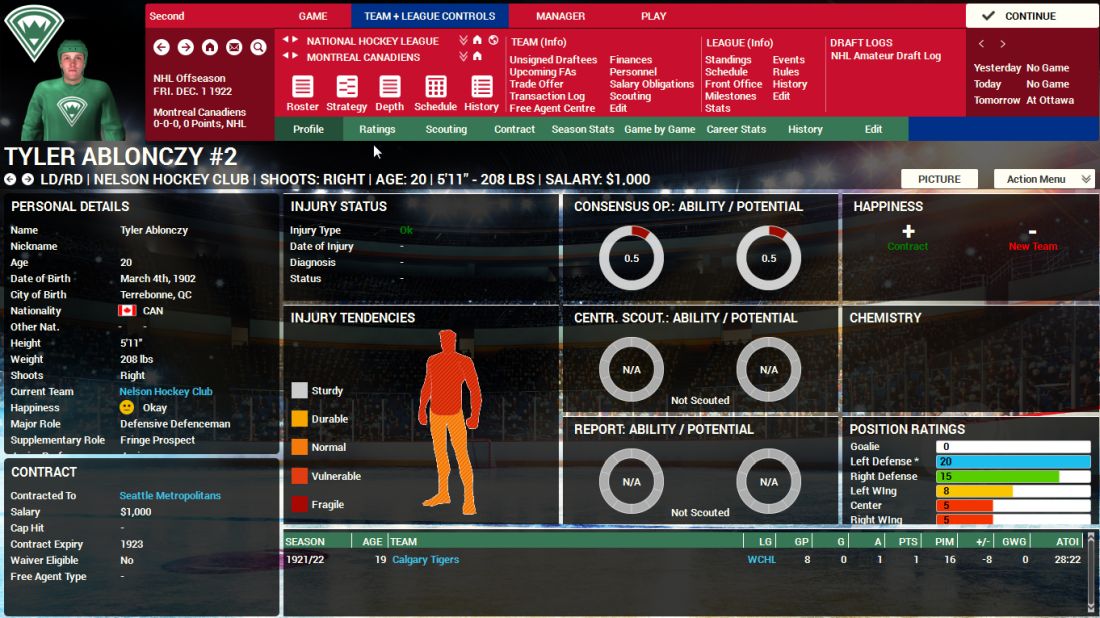Open the NHL Amateur Draft Log
The height and width of the screenshot is (618, 1100).
(x=885, y=56)
